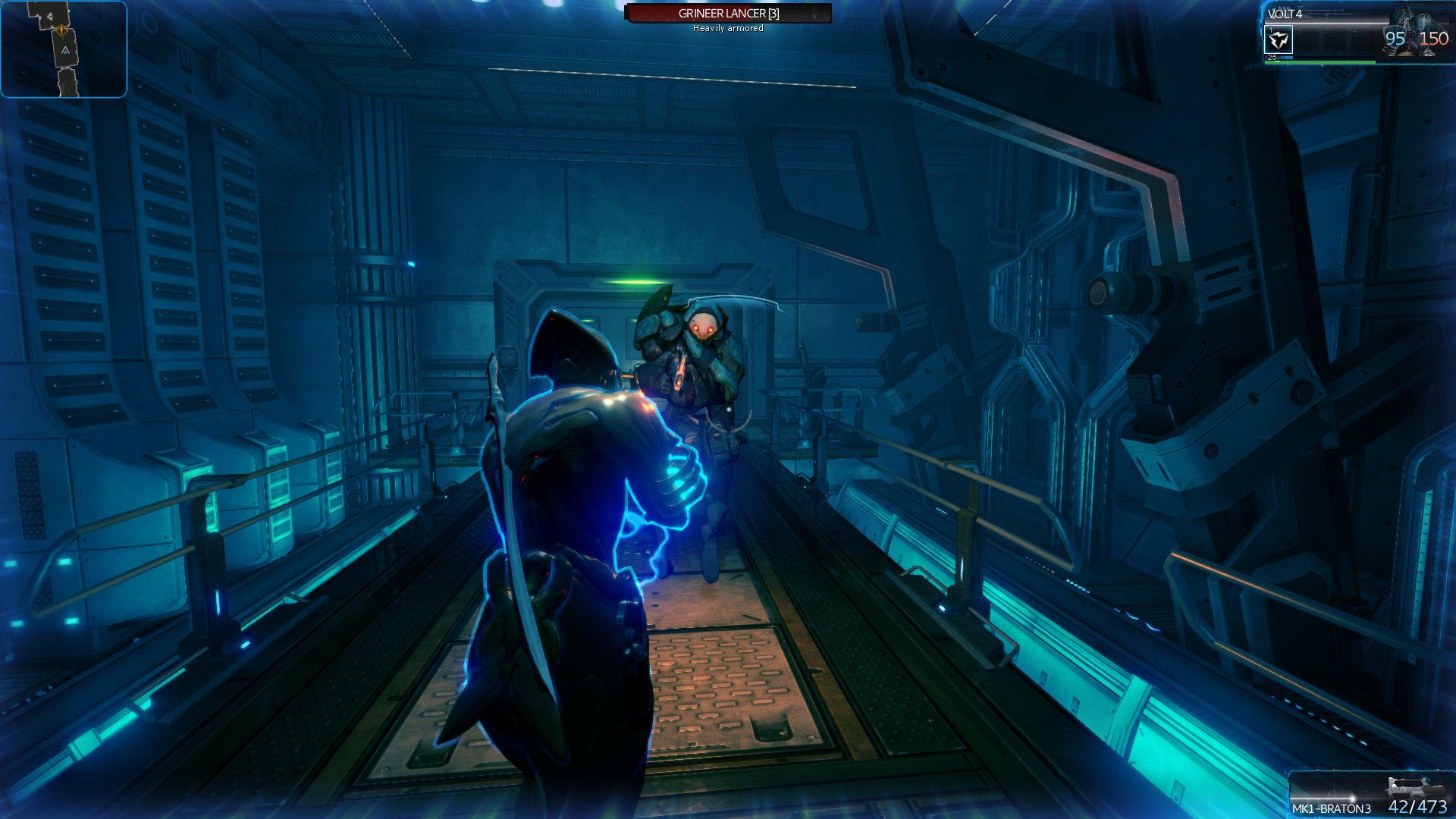The width and height of the screenshot is (1456, 819).
Task: Activate Volt's Shock ability icon
Action: 1279,39
